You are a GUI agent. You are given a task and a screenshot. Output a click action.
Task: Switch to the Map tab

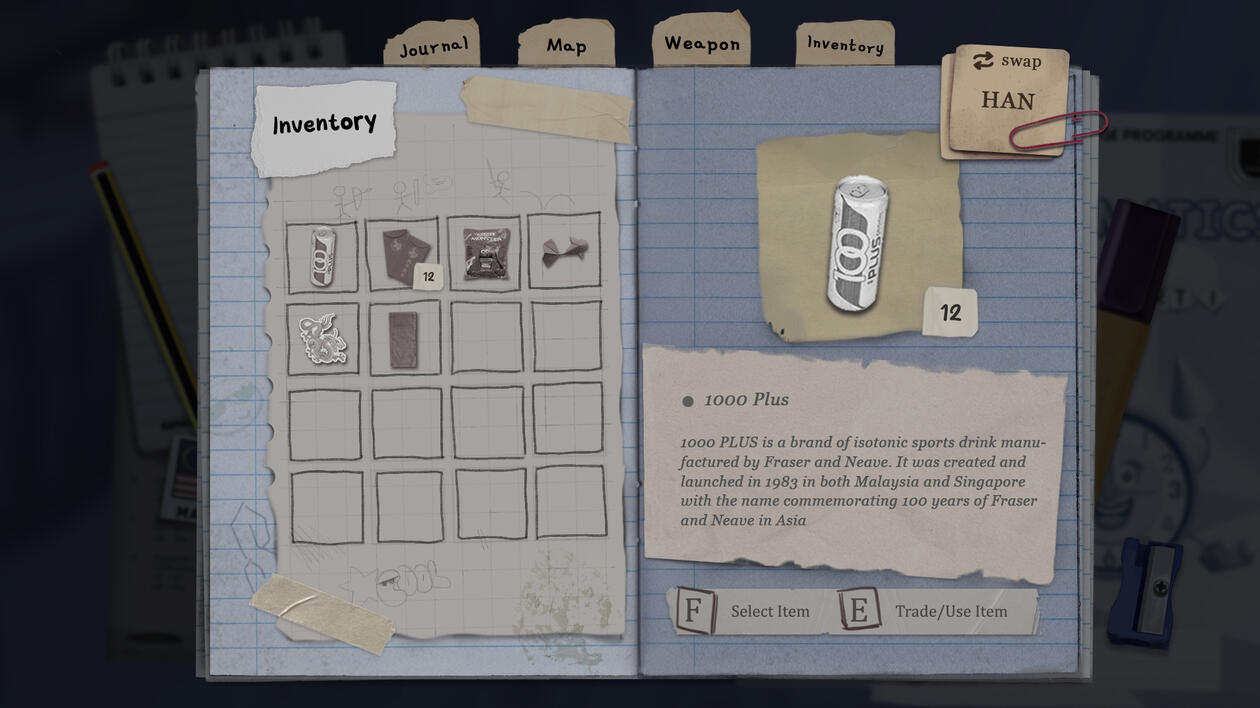[566, 45]
